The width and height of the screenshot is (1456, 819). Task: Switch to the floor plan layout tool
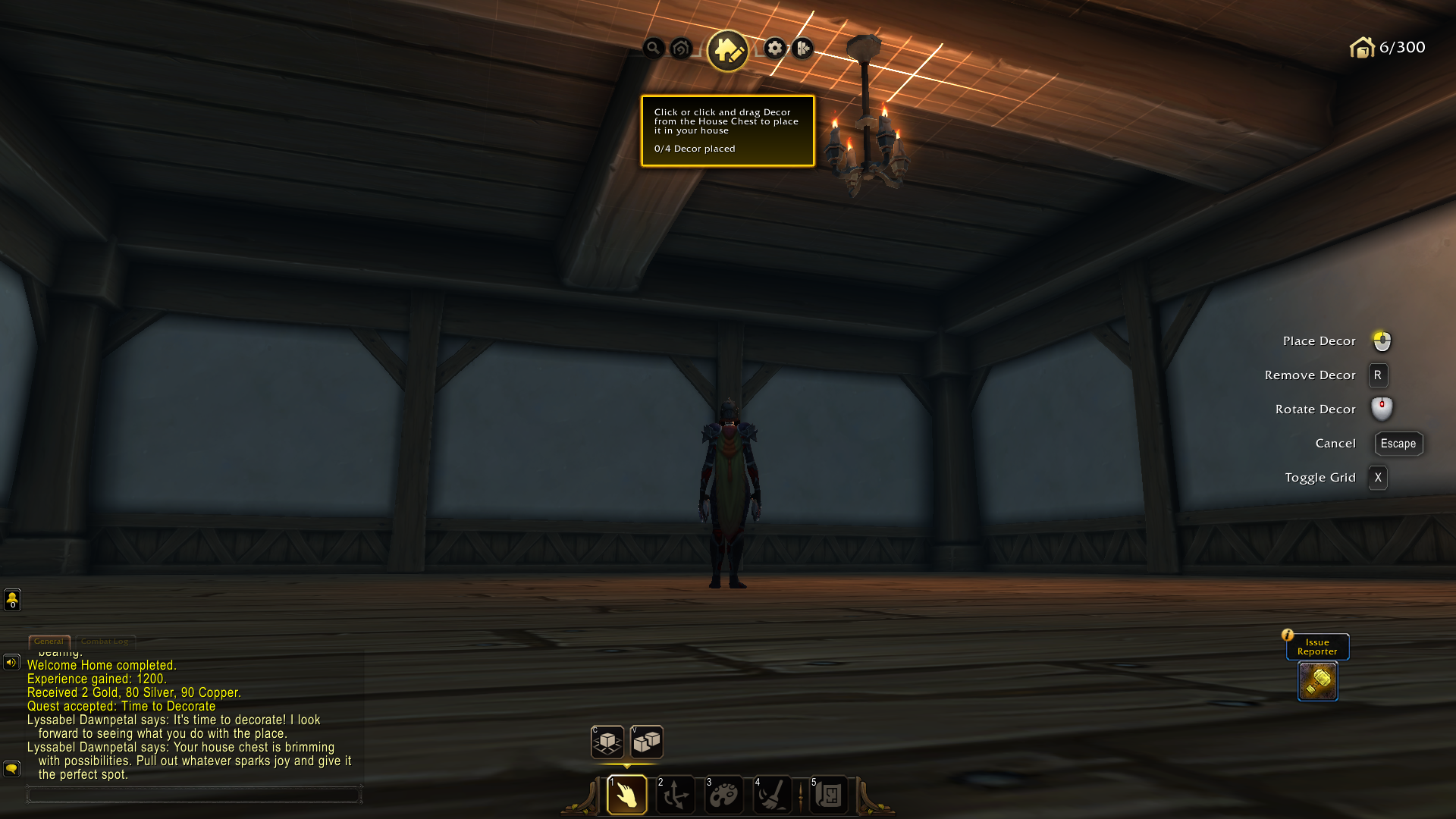click(829, 795)
